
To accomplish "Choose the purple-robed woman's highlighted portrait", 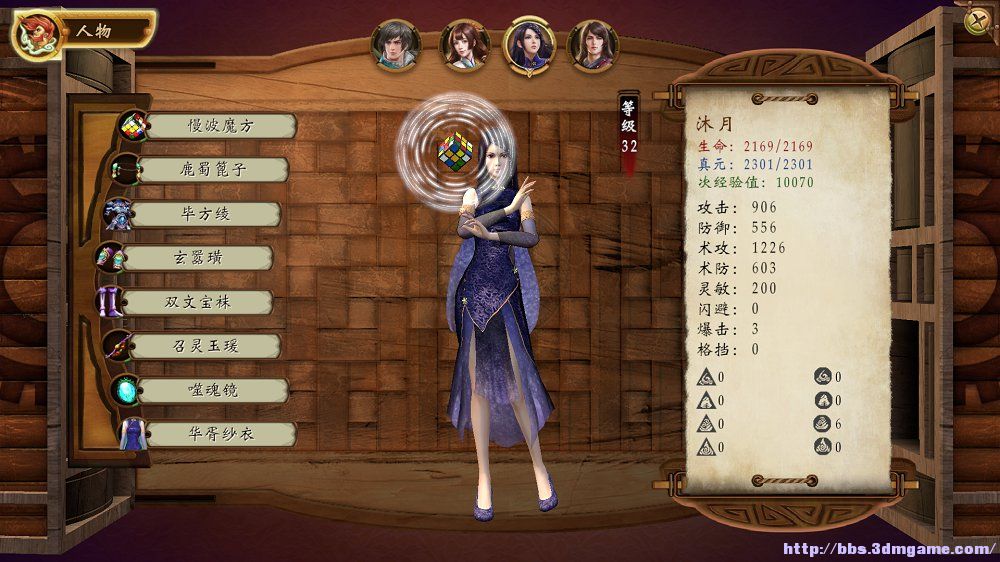I will (x=530, y=45).
